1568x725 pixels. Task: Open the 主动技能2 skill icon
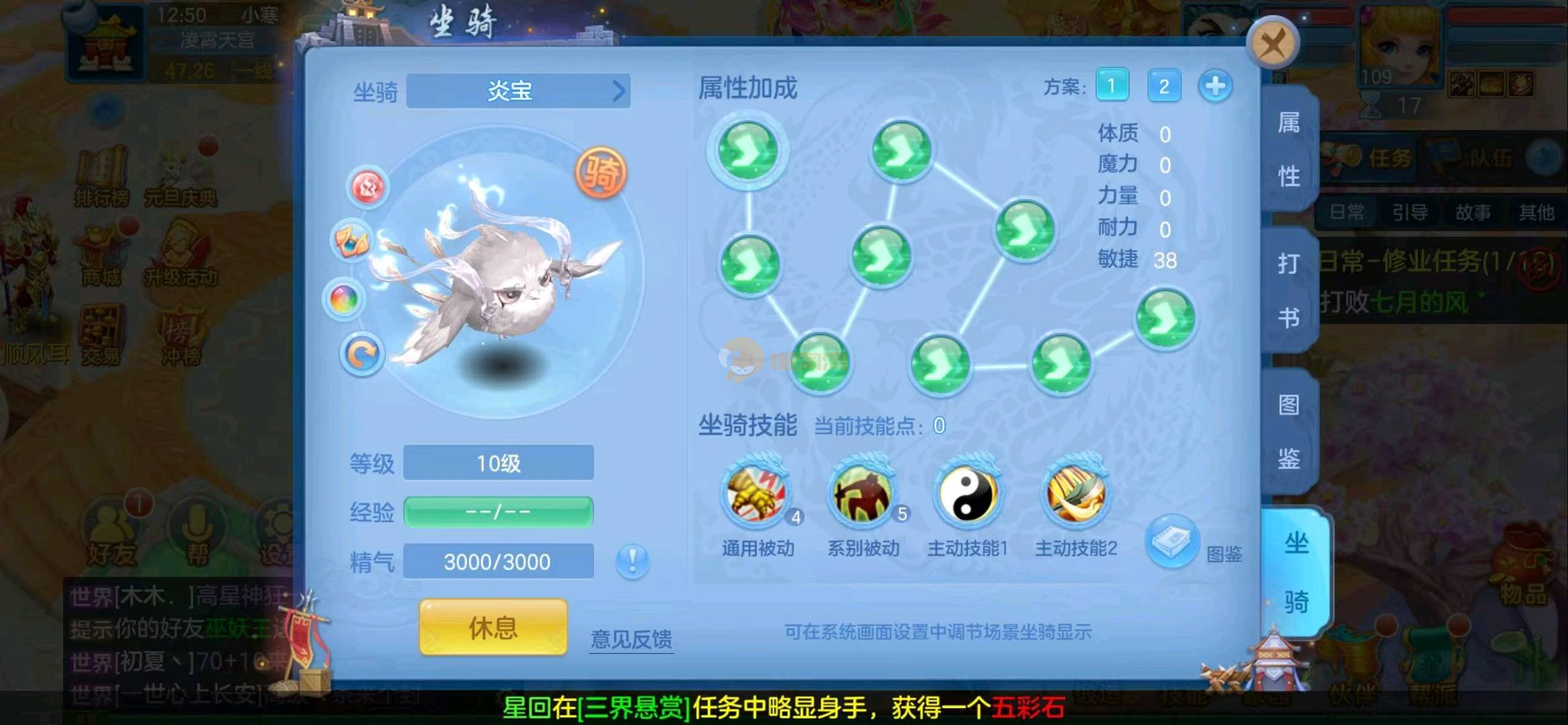click(1076, 497)
